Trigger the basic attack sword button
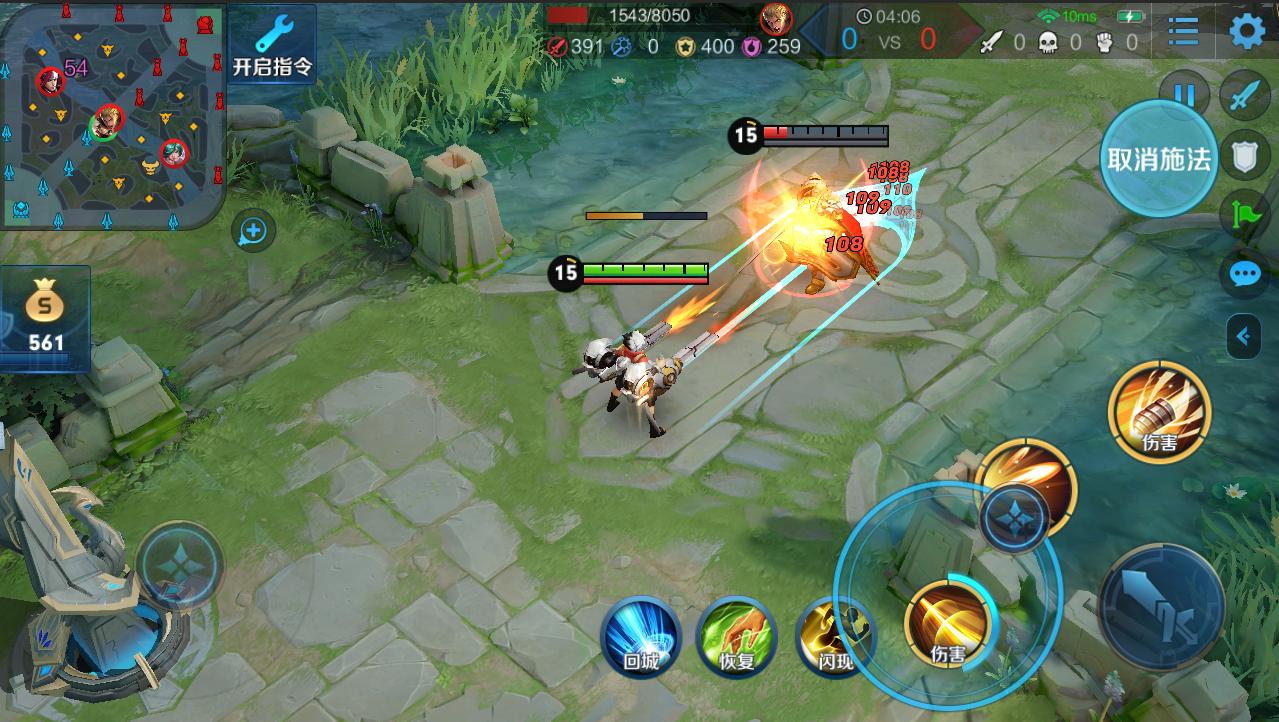The height and width of the screenshot is (722, 1279). [1161, 604]
